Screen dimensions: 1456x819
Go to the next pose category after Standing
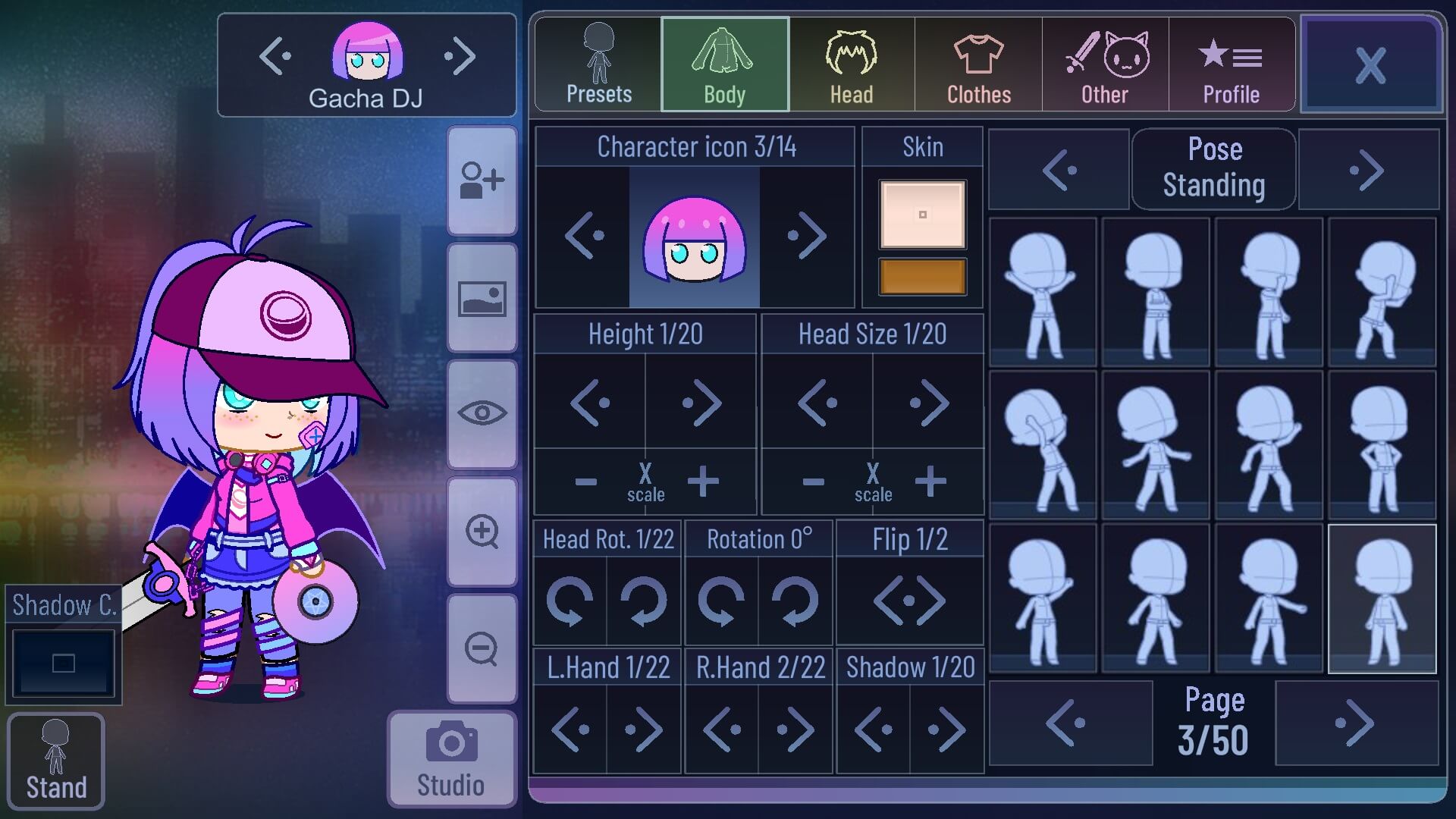1369,168
